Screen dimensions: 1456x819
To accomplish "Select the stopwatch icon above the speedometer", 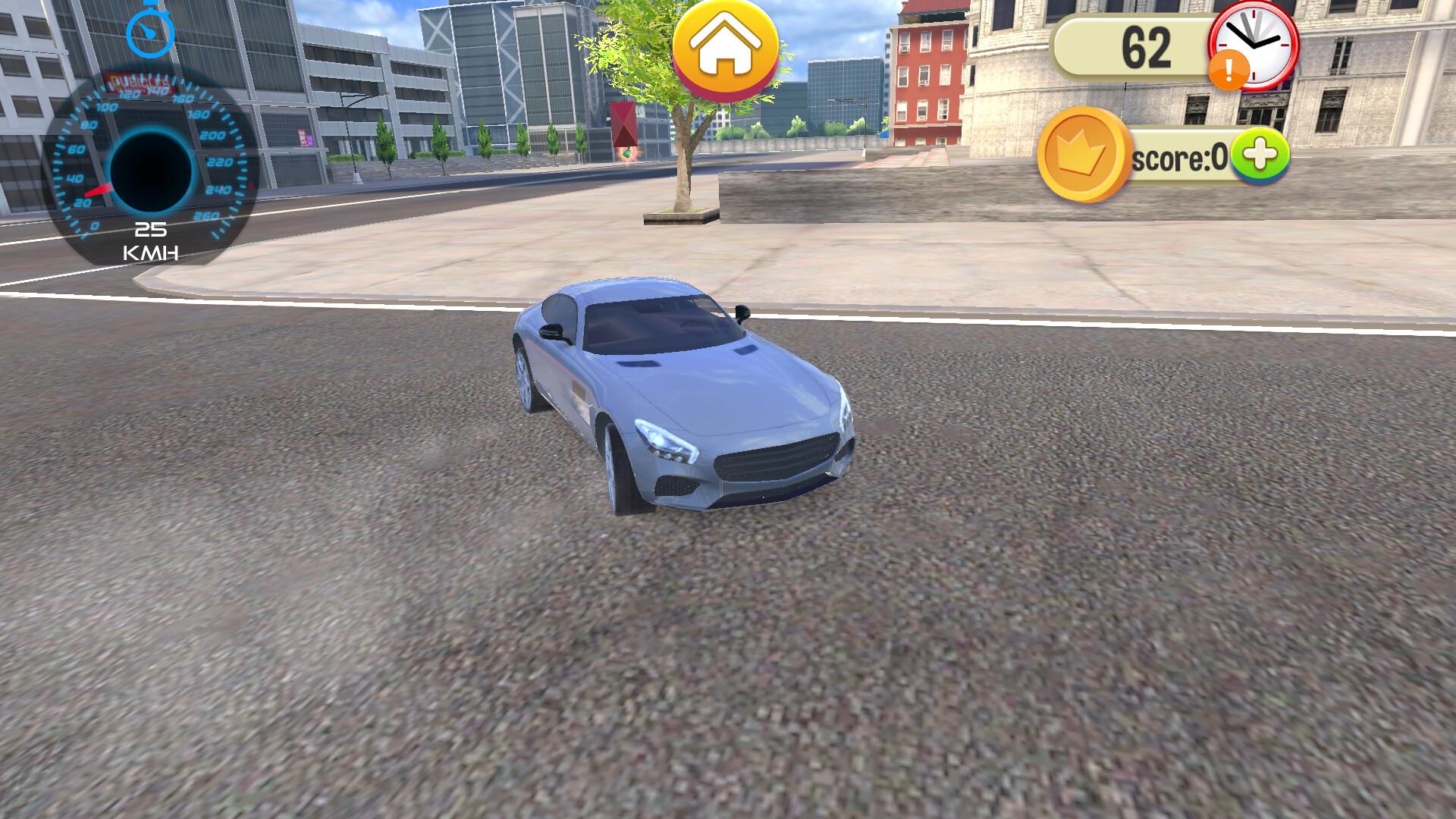I will pyautogui.click(x=150, y=32).
